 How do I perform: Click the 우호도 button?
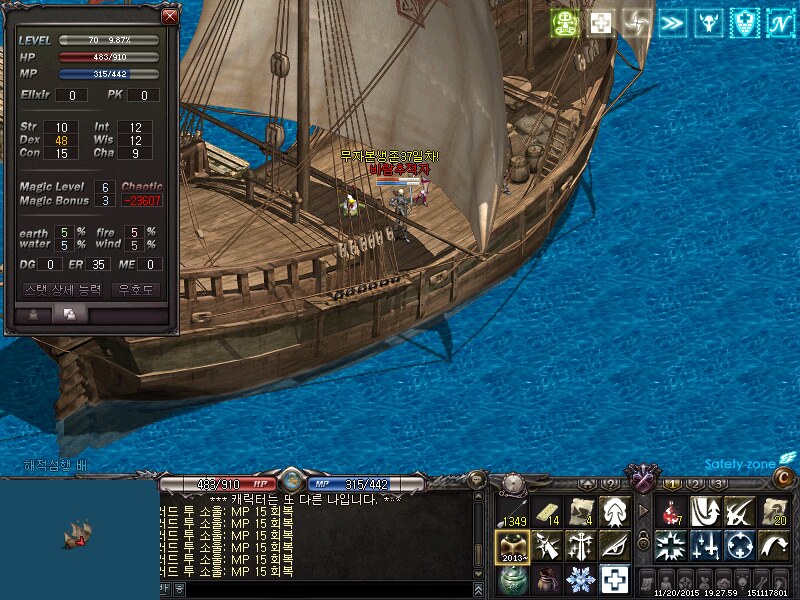[x=136, y=289]
